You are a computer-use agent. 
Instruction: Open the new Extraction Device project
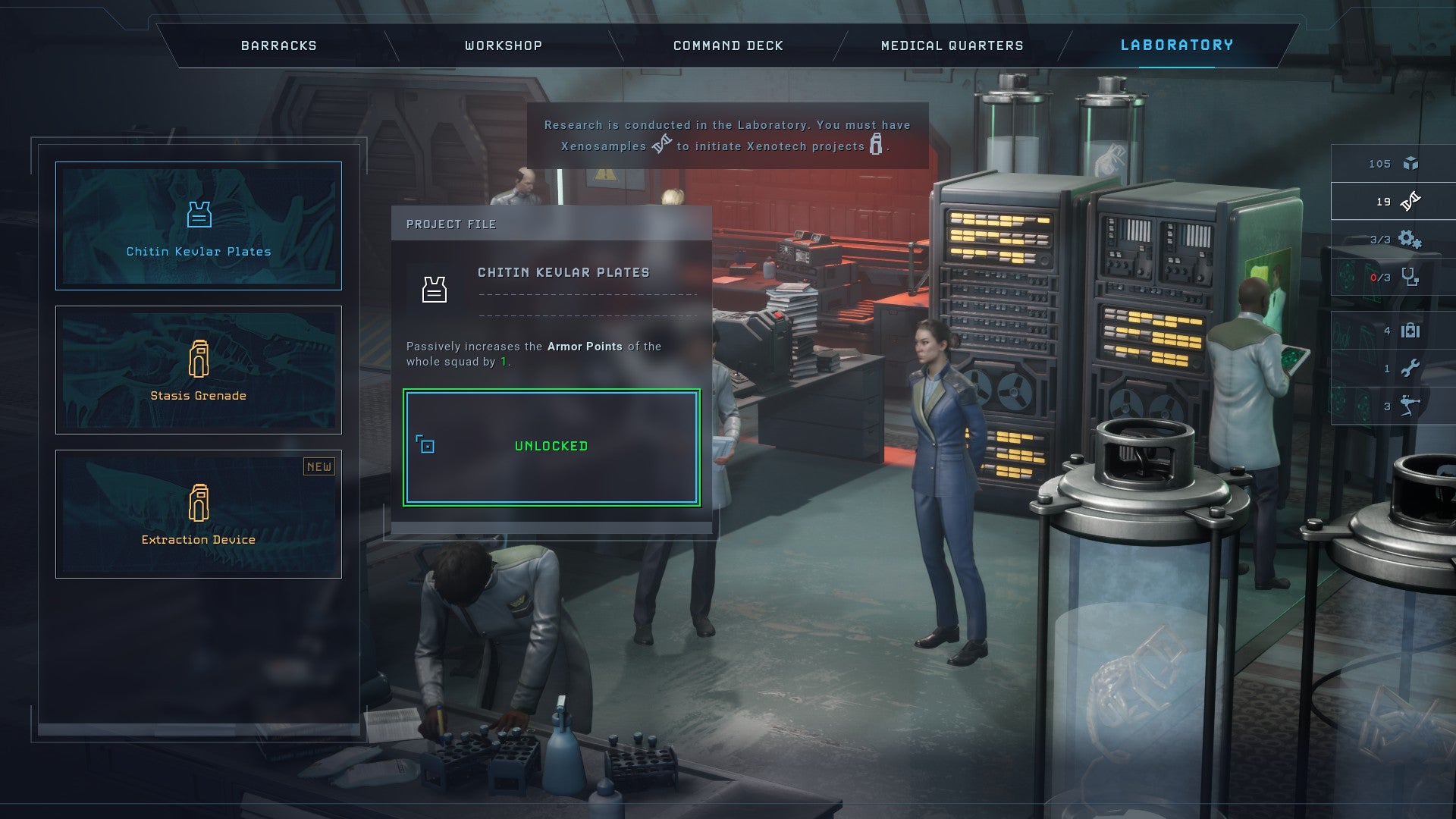tap(199, 514)
